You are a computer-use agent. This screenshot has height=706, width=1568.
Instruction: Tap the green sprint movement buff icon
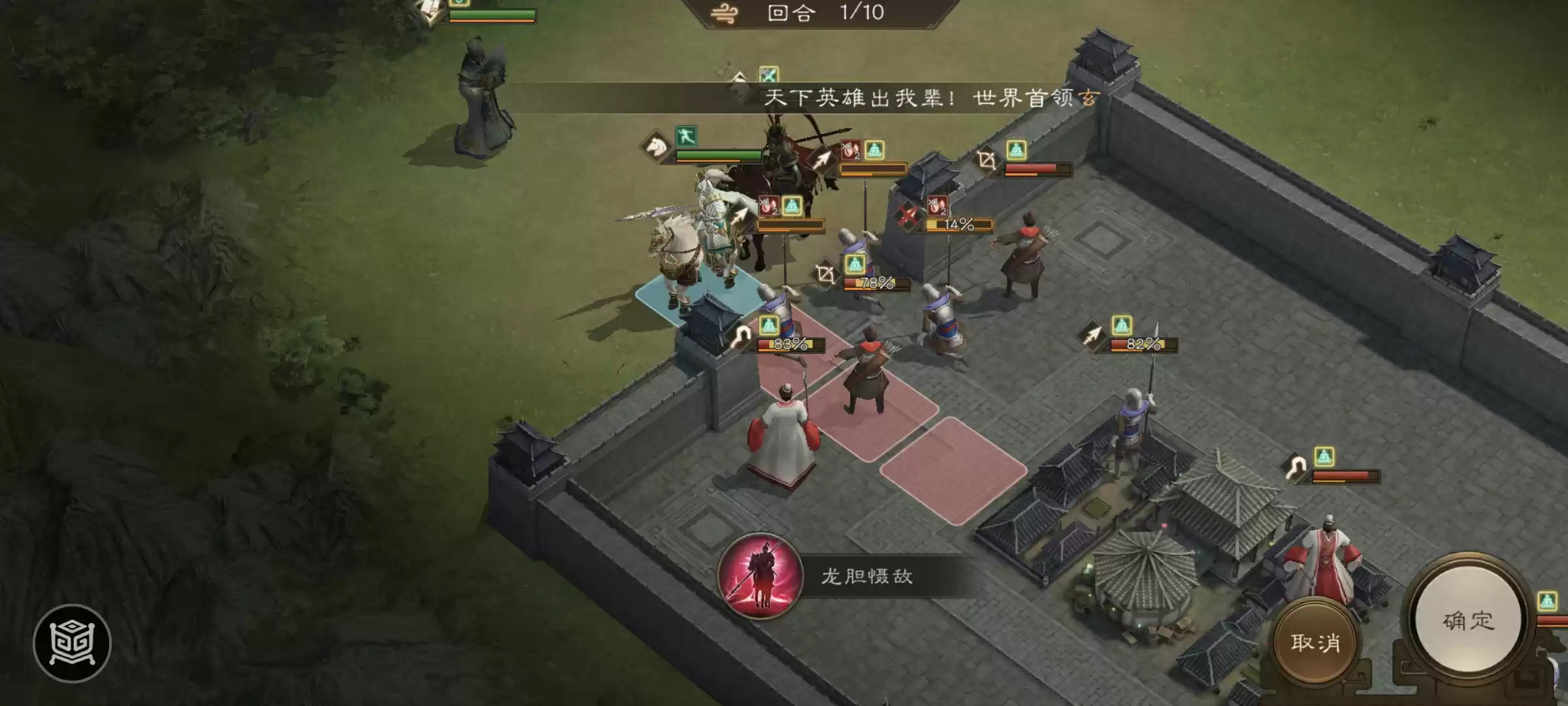(686, 137)
